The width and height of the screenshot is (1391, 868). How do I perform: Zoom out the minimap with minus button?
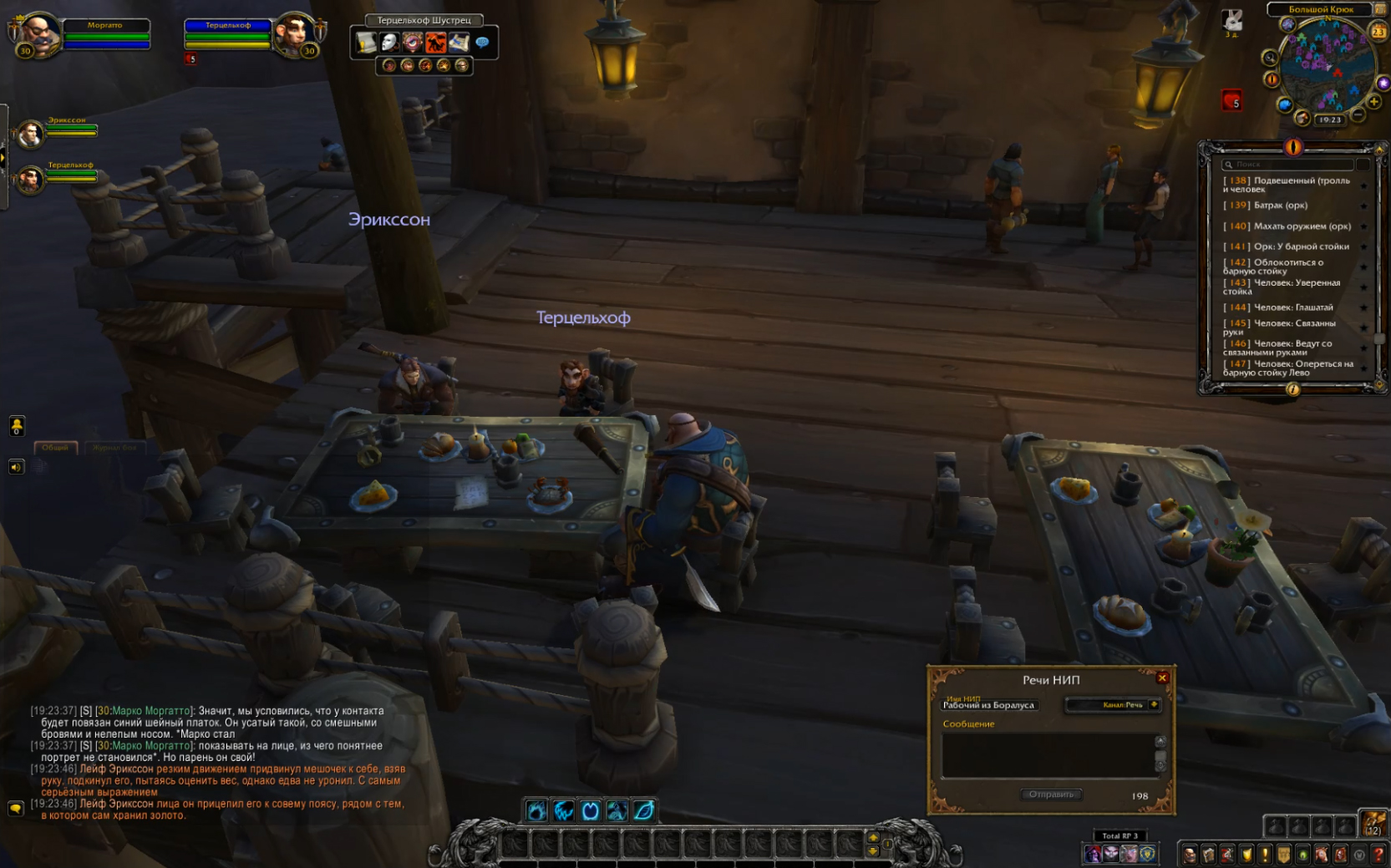pyautogui.click(x=1358, y=114)
